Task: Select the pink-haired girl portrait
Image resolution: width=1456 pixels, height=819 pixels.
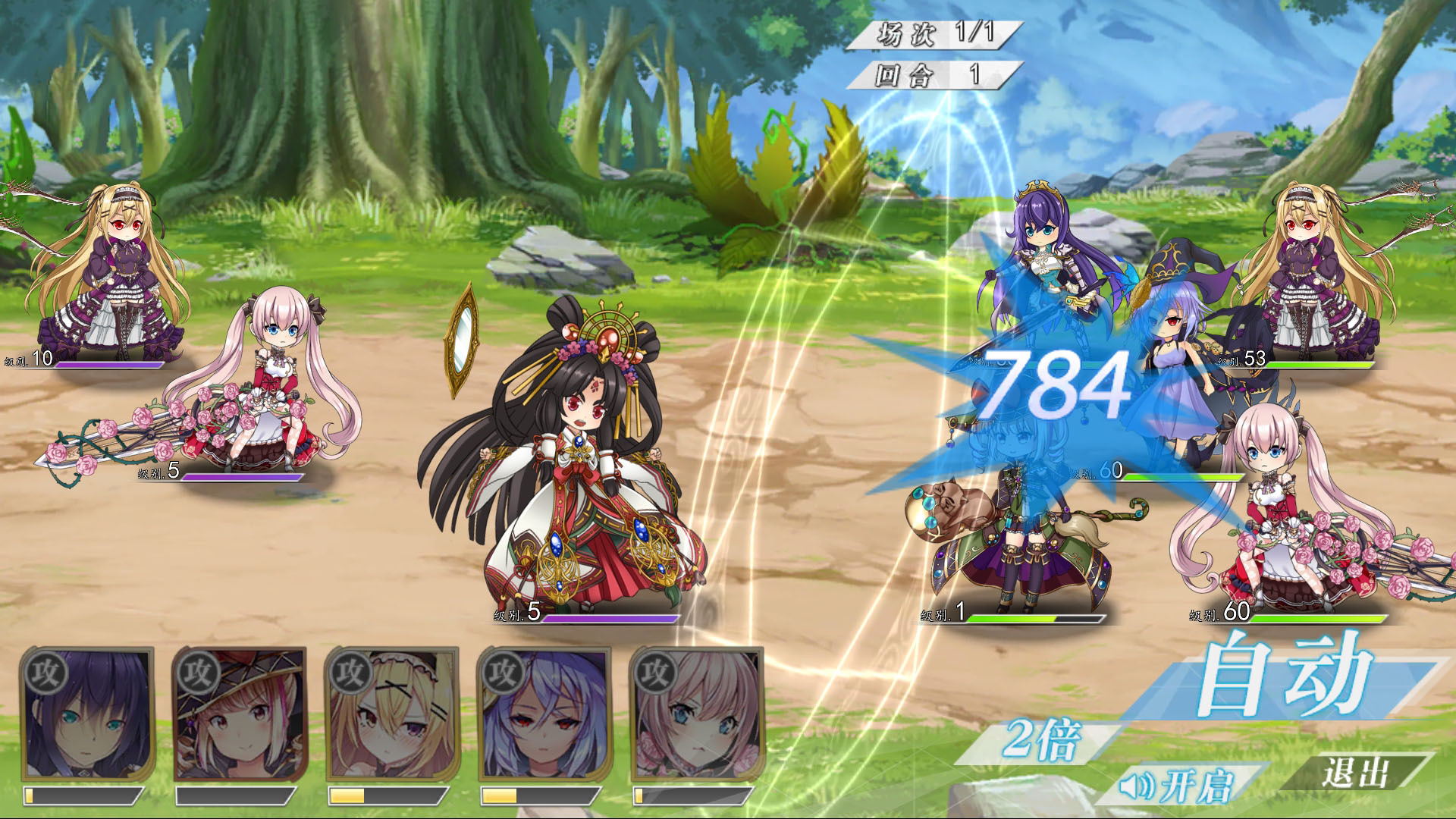Action: pyautogui.click(x=697, y=714)
